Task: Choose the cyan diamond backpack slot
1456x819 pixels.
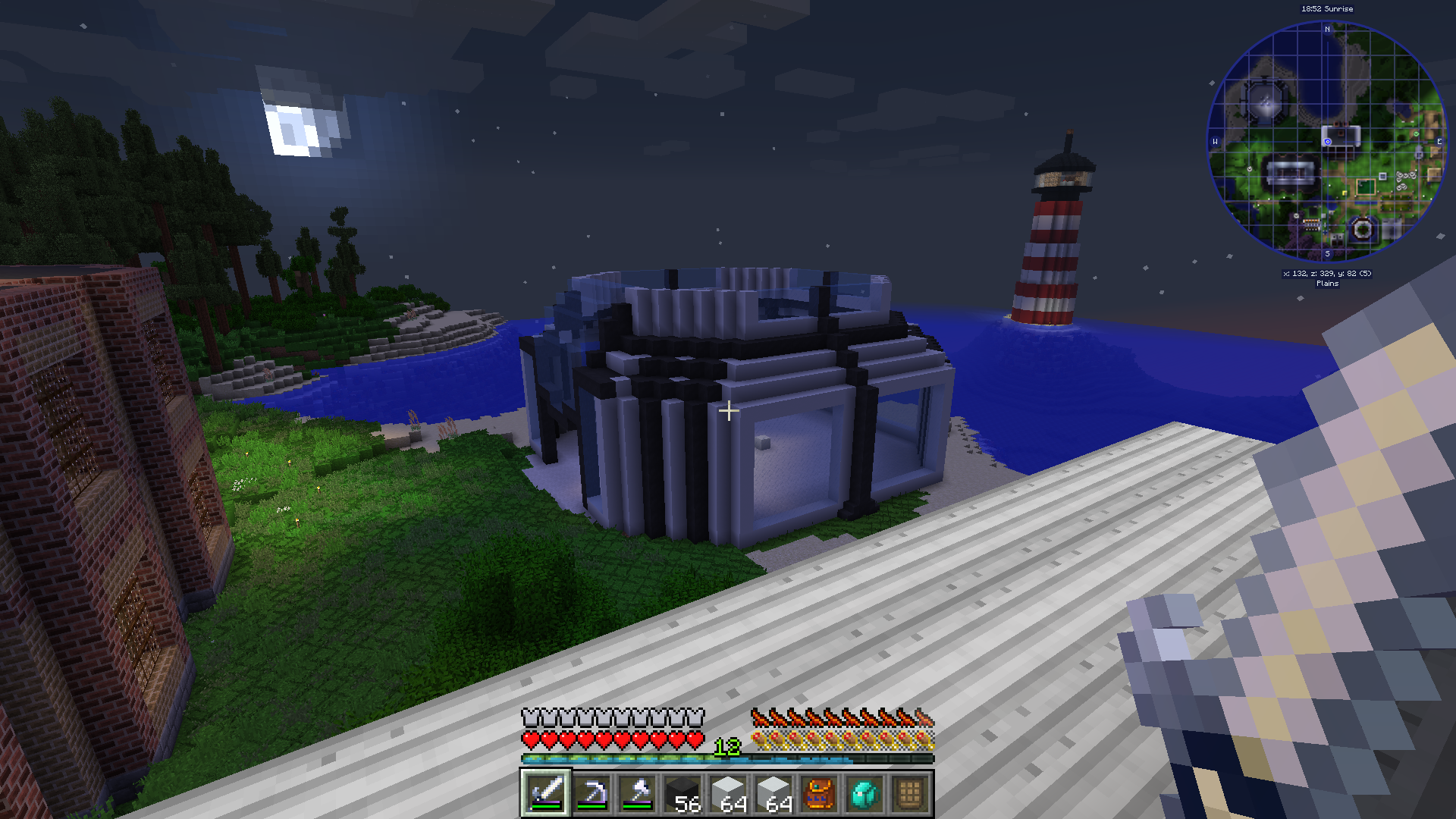Action: [864, 793]
